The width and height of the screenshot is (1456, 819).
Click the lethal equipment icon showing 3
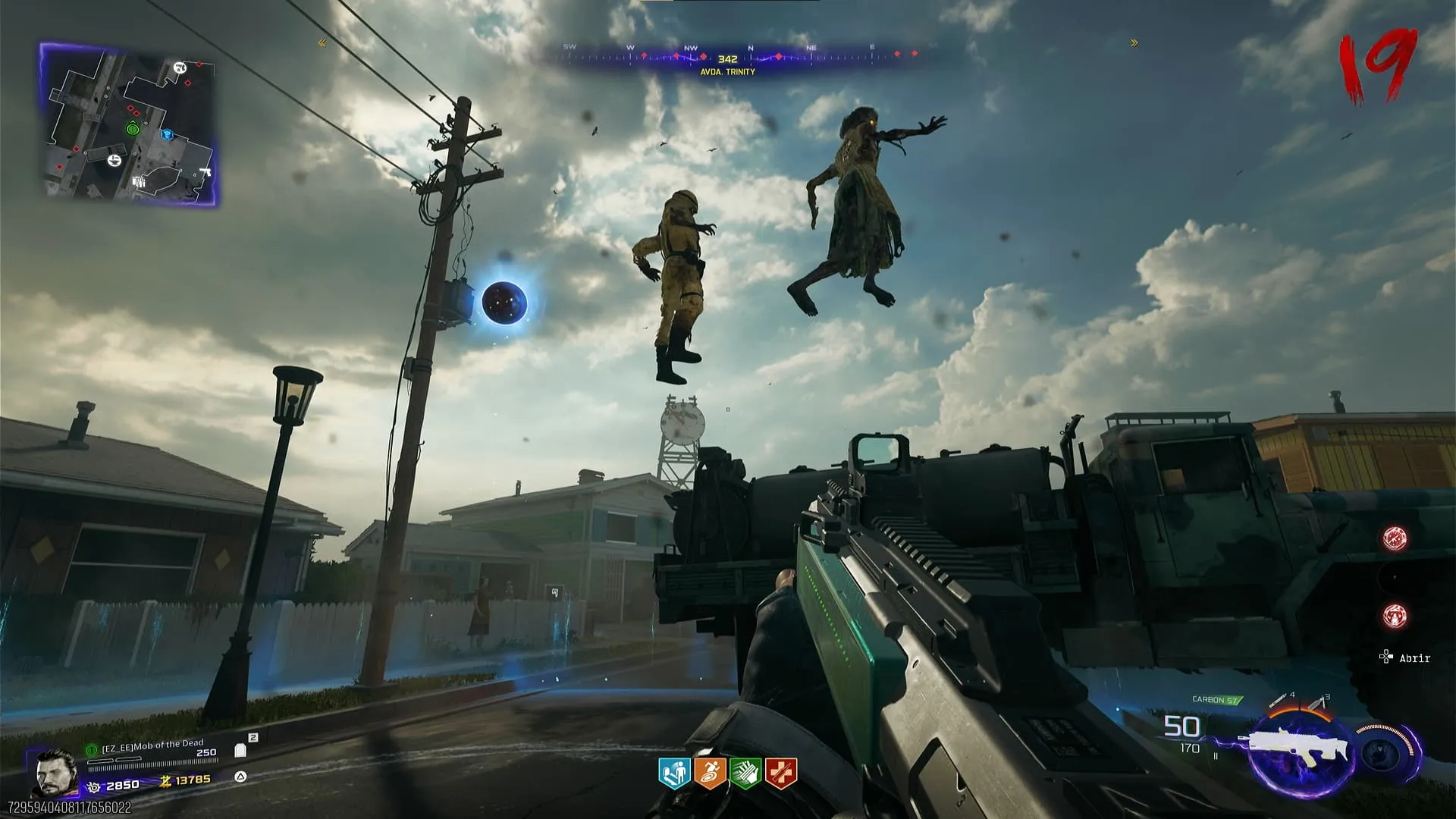pyautogui.click(x=1317, y=701)
